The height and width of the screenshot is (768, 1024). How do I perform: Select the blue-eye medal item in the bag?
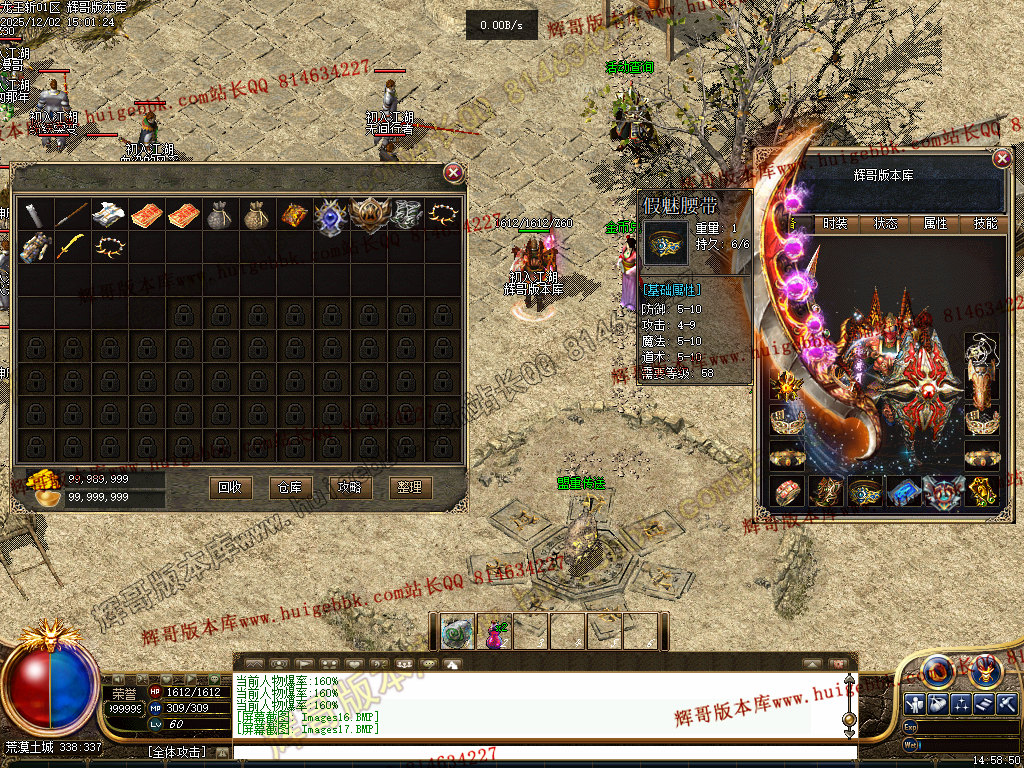[331, 215]
